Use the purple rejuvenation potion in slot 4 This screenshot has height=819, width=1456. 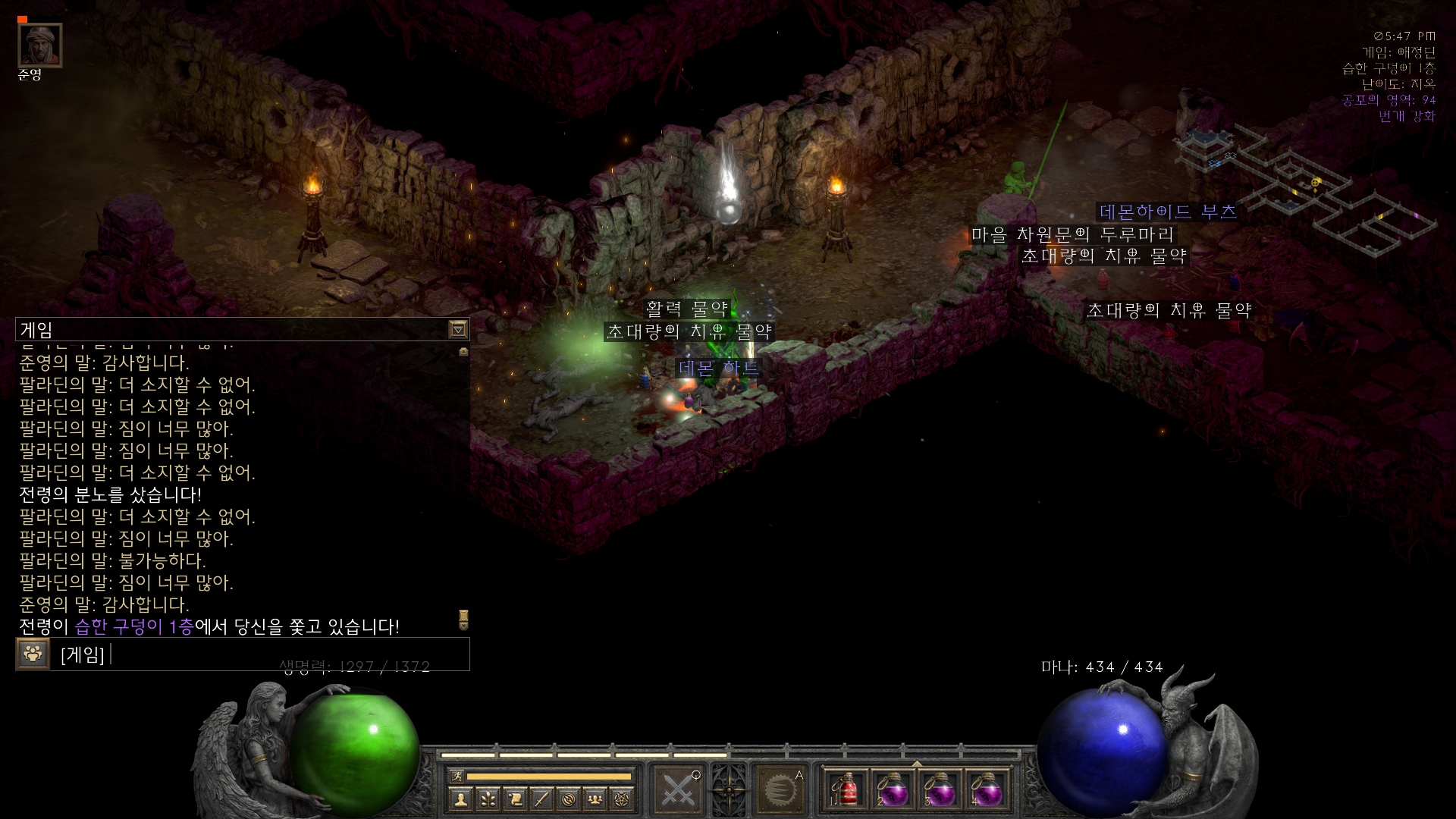click(x=987, y=790)
